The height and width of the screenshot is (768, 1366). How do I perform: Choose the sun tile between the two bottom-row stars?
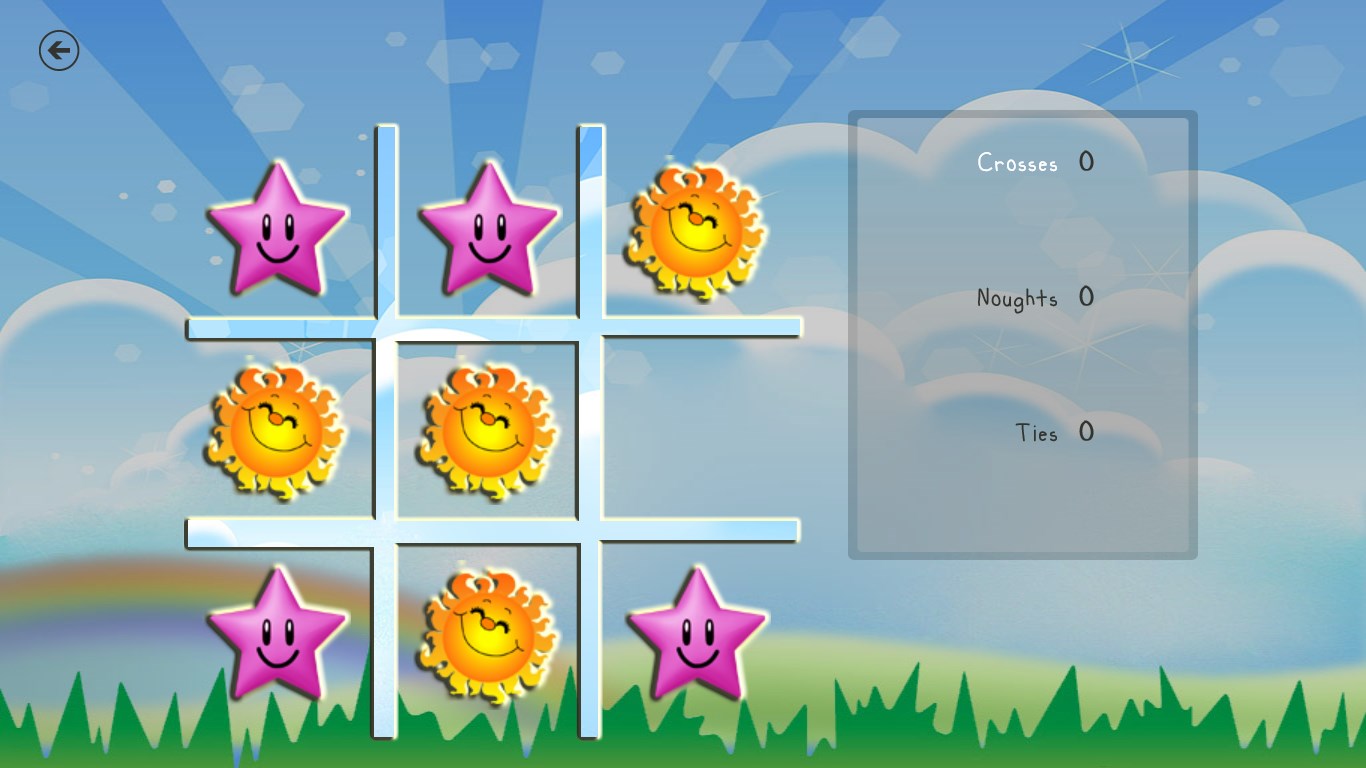click(x=487, y=636)
